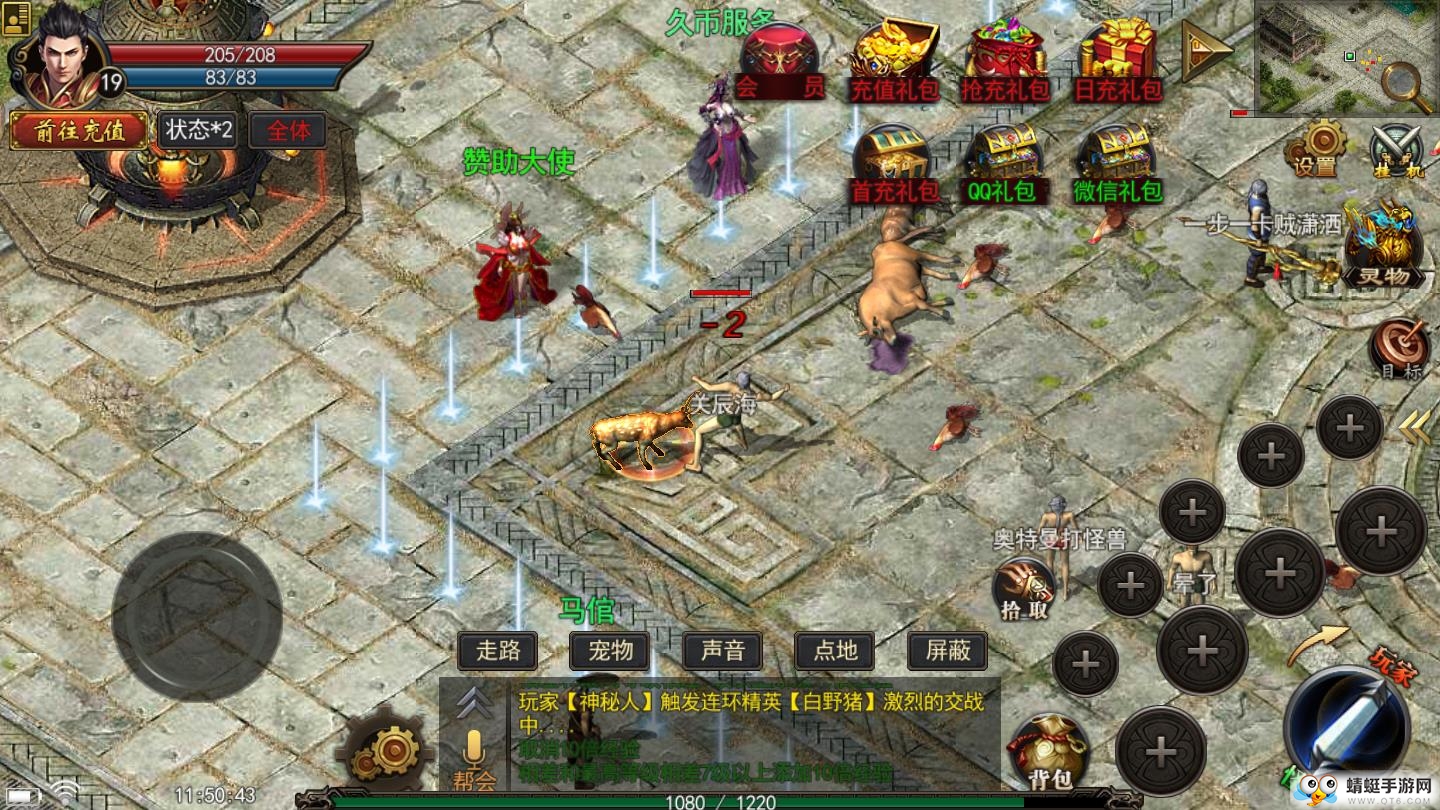The height and width of the screenshot is (810, 1440).
Task: Open the 背包 backpack
Action: coord(1048,750)
